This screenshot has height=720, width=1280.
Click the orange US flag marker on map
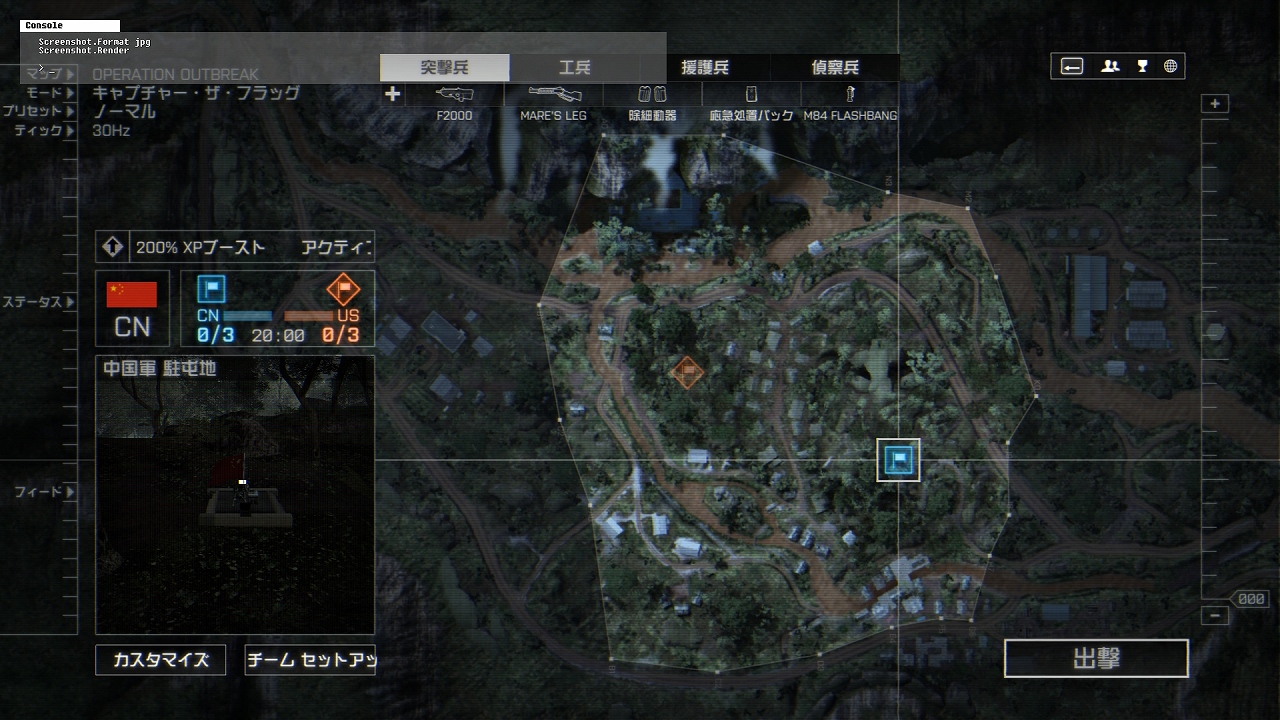[686, 373]
